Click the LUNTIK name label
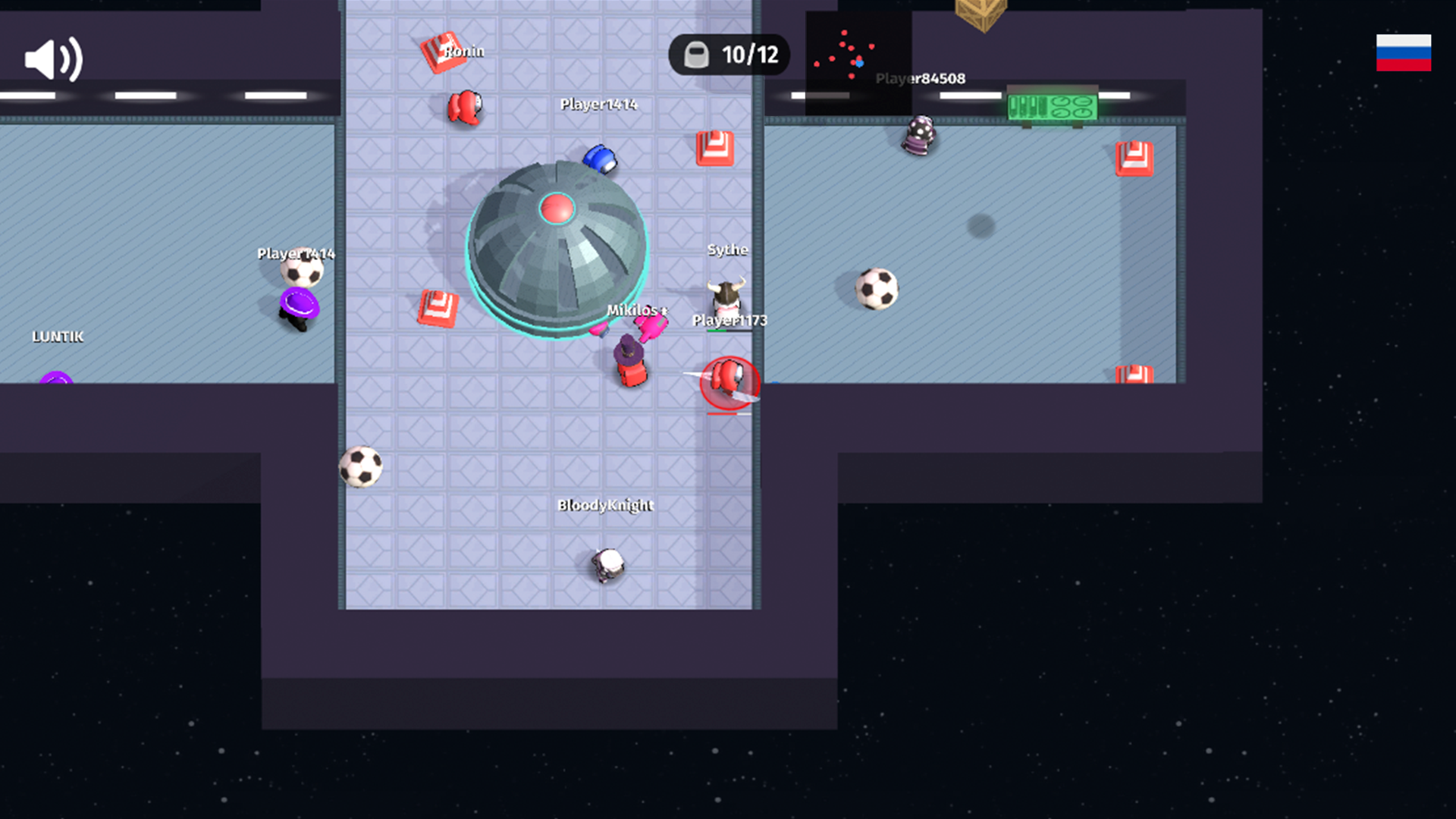 58,337
